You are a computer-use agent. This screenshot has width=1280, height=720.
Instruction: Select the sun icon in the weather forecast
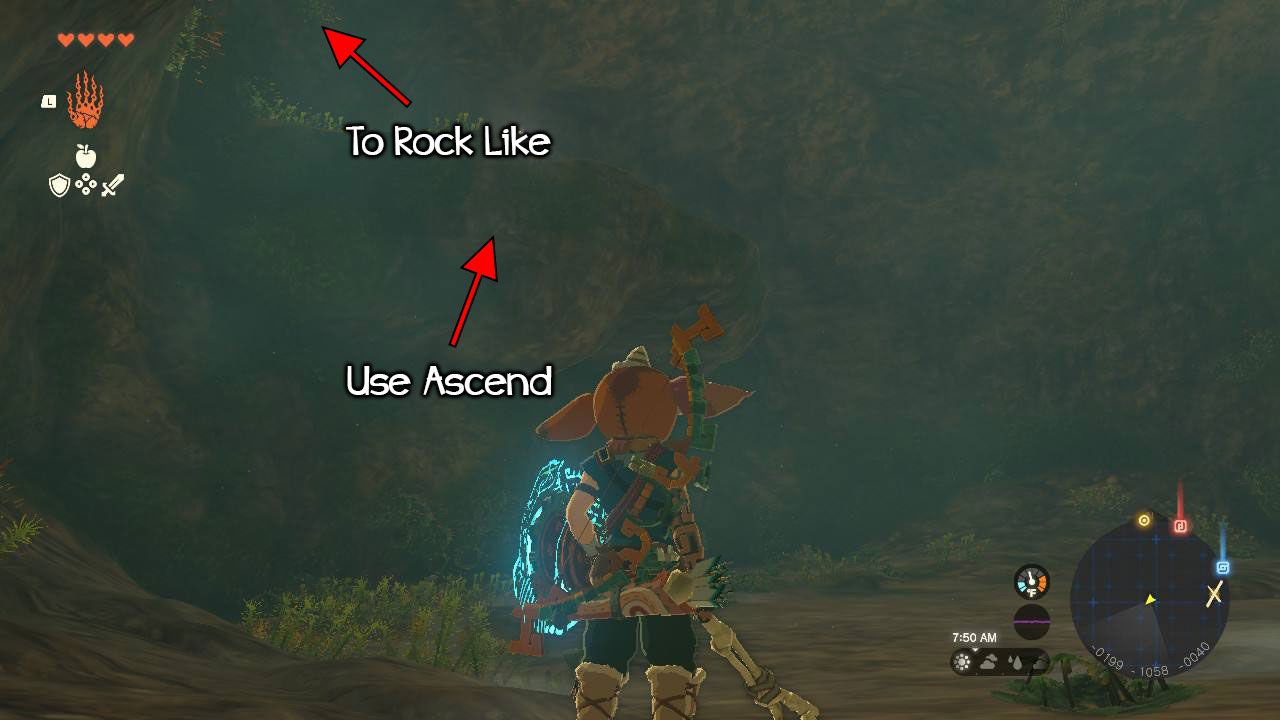click(x=961, y=663)
